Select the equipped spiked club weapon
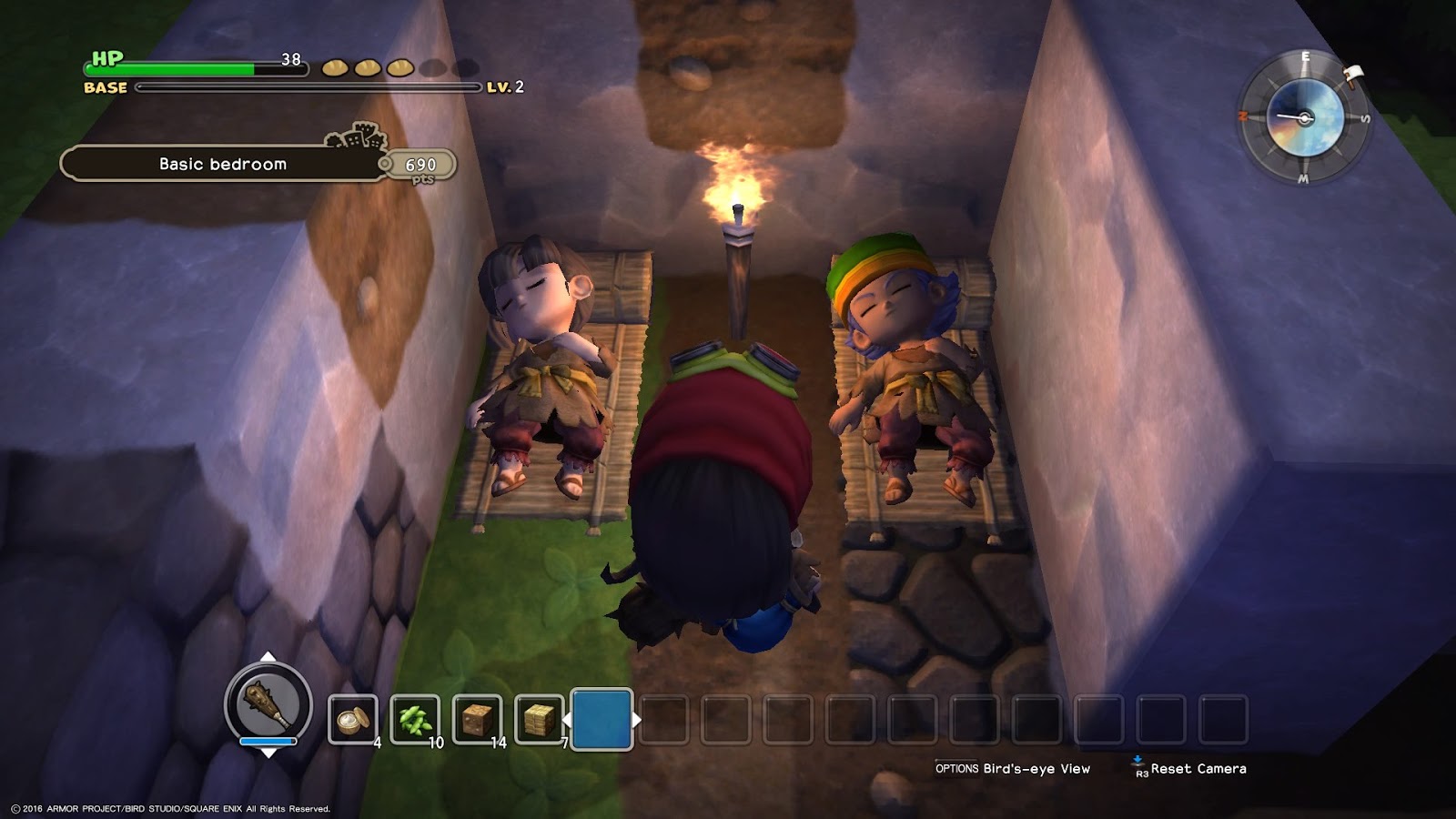The image size is (1456, 819). 268,703
